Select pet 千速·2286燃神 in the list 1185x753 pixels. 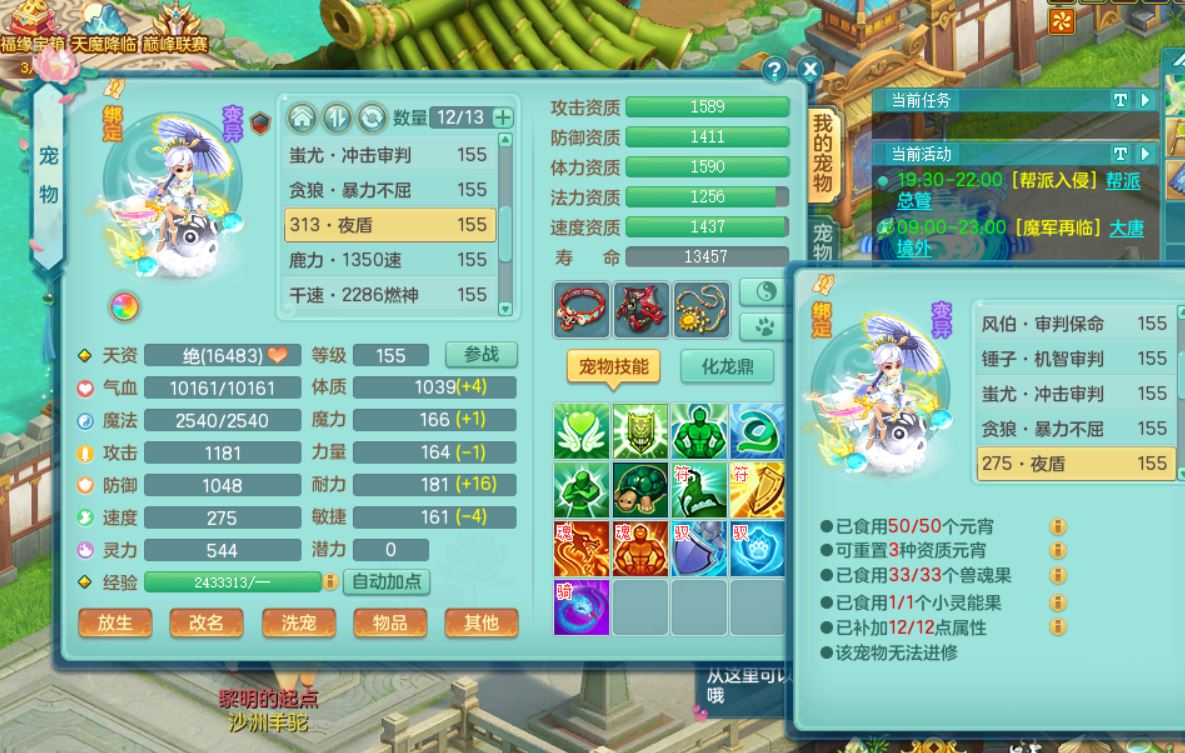(x=389, y=295)
